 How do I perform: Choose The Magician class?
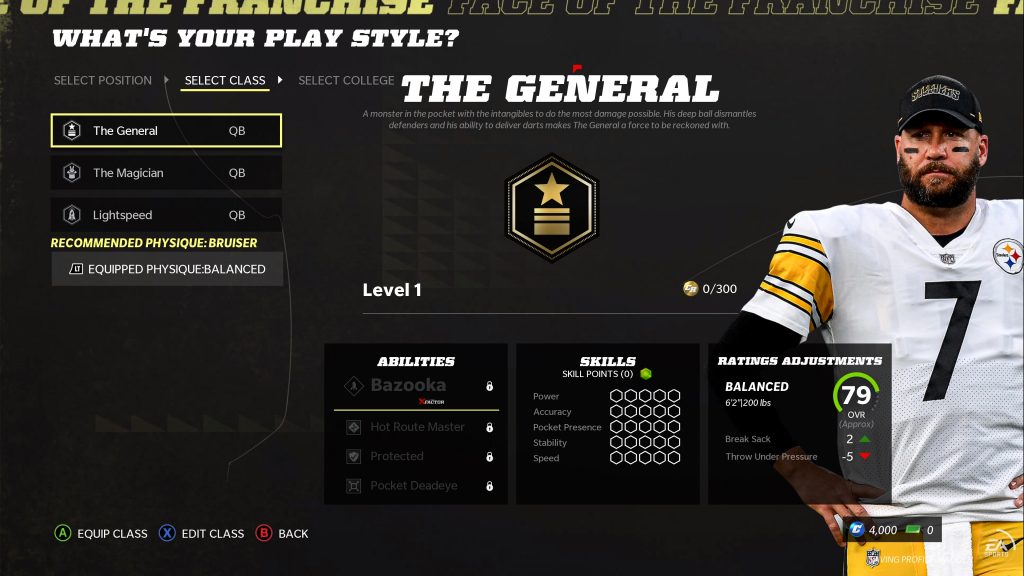click(166, 173)
